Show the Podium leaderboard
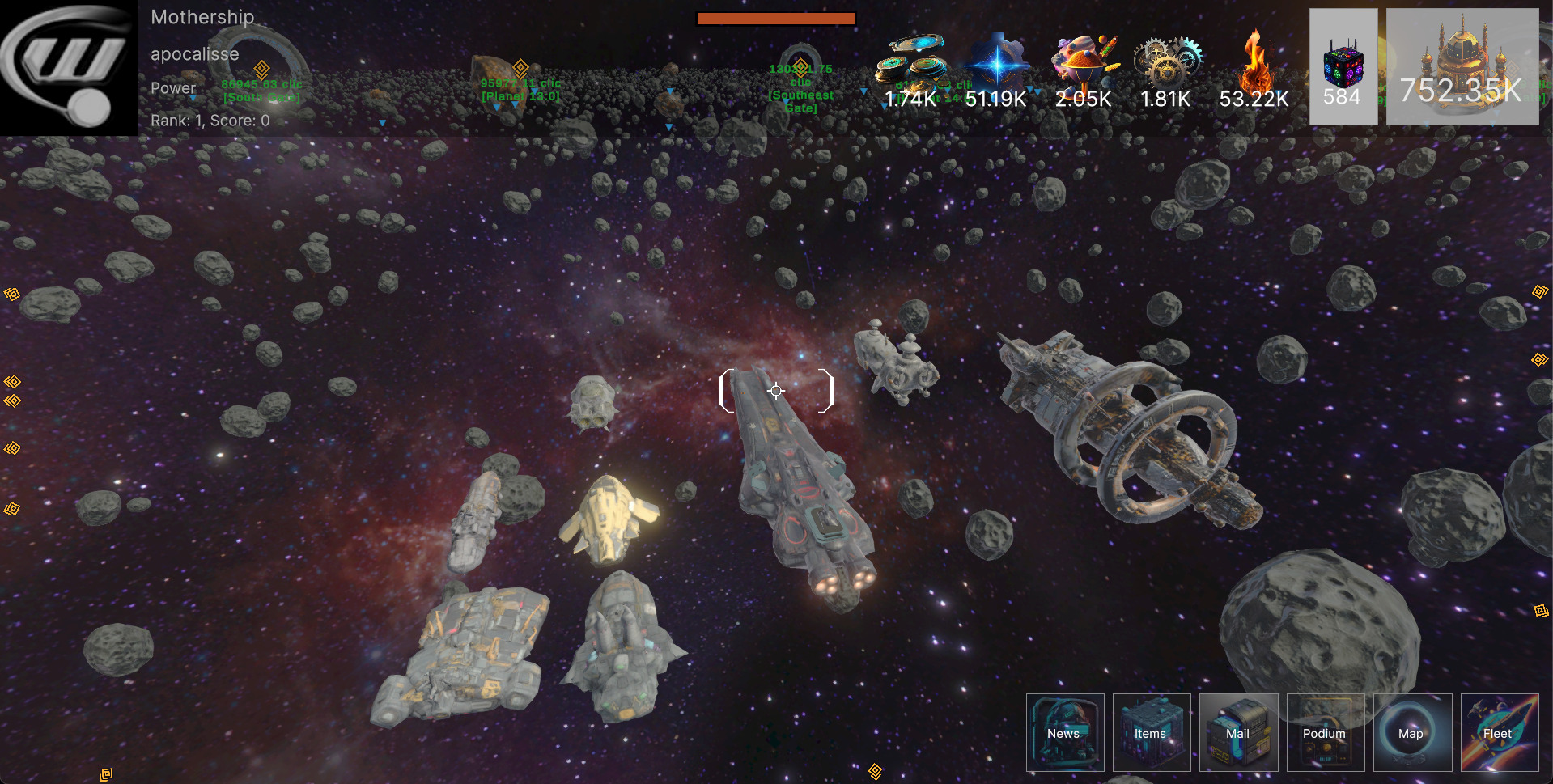The width and height of the screenshot is (1553, 784). point(1325,732)
